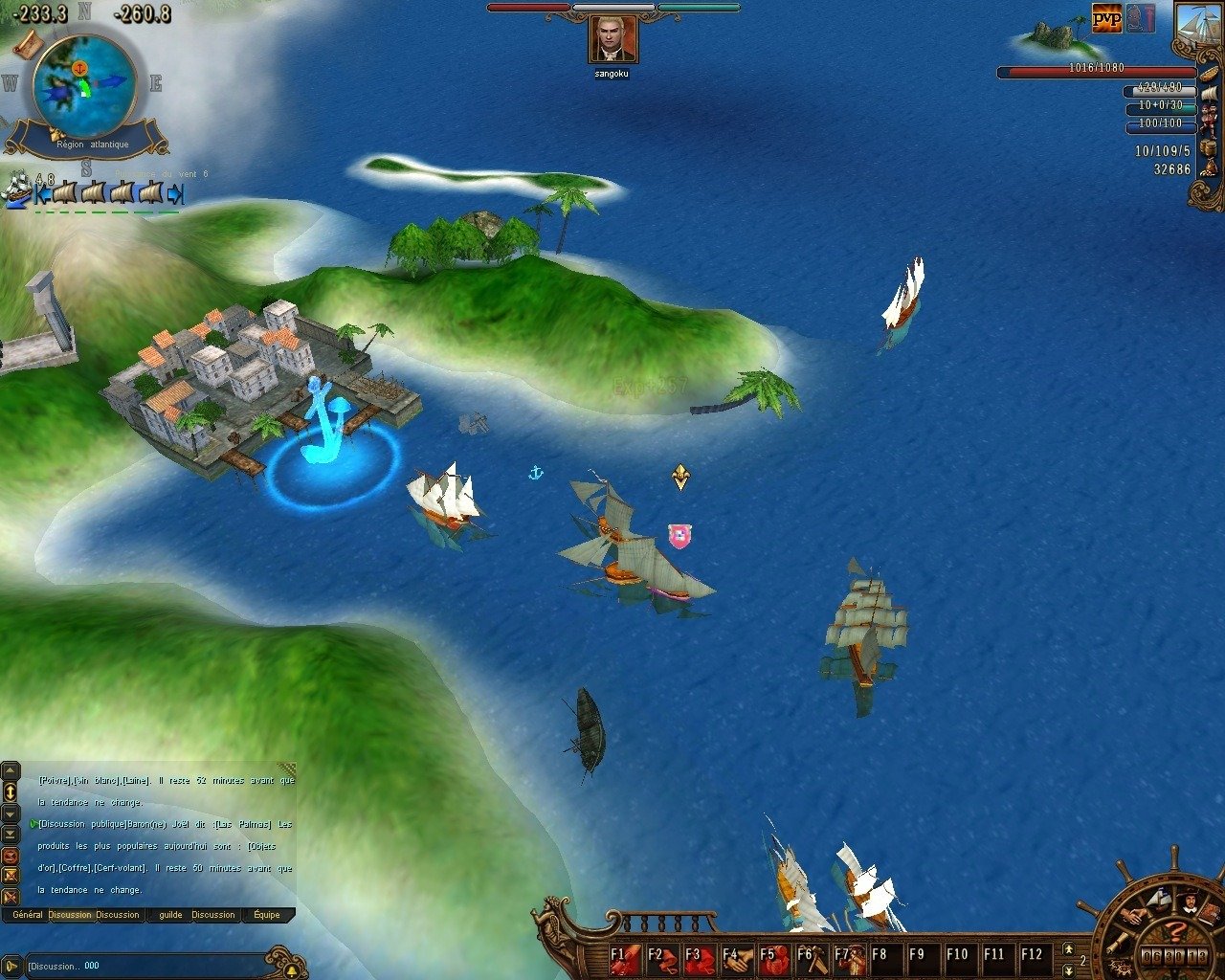Click the right arrow to raise sails

[175, 194]
